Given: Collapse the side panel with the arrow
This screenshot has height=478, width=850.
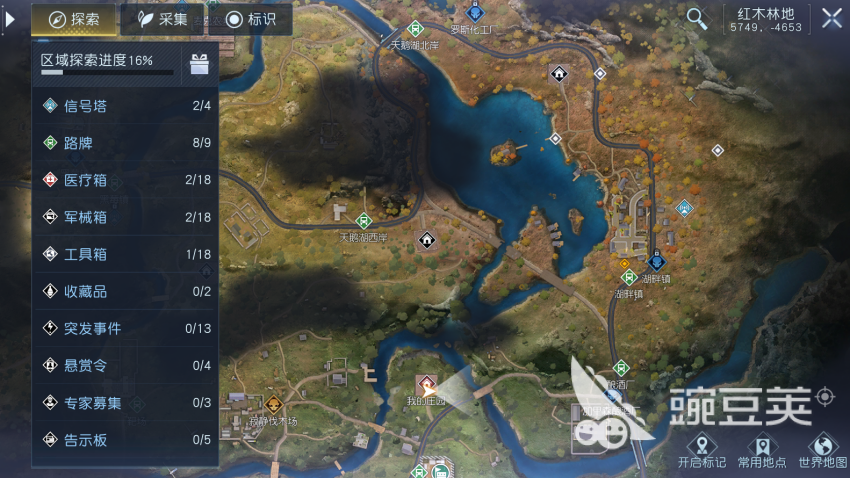Looking at the screenshot, I should click(11, 19).
